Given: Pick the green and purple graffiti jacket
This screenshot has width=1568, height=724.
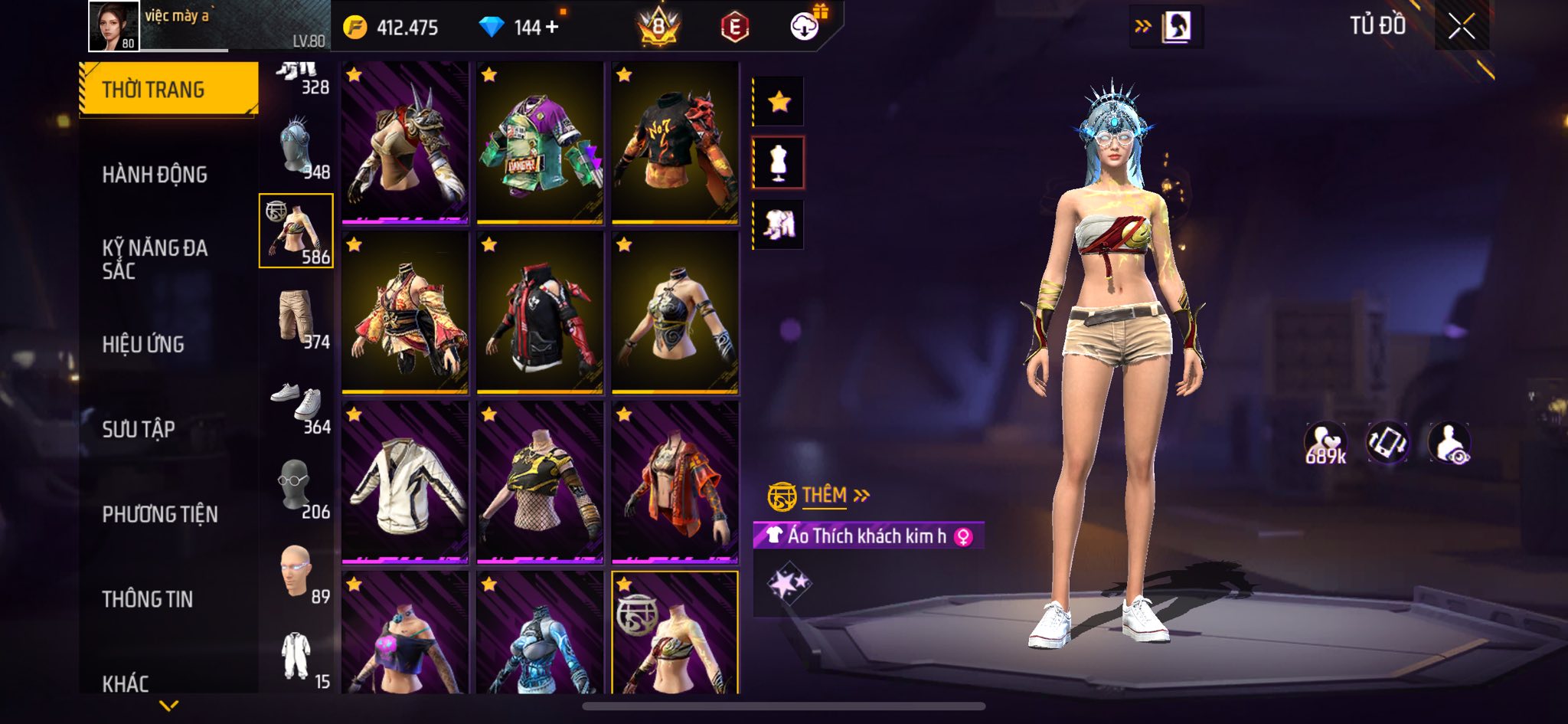Looking at the screenshot, I should [540, 143].
